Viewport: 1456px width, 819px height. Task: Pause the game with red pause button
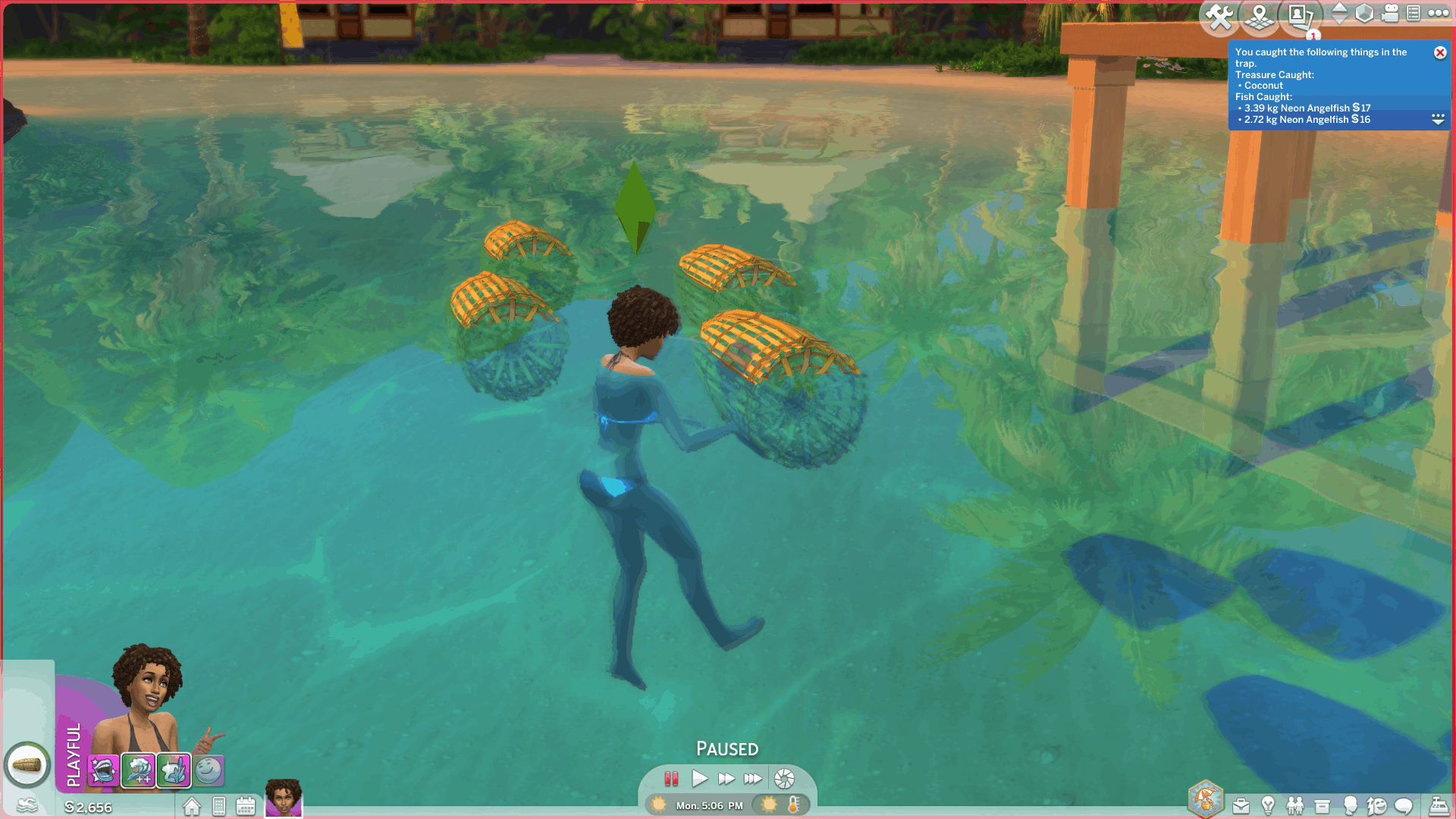(671, 779)
